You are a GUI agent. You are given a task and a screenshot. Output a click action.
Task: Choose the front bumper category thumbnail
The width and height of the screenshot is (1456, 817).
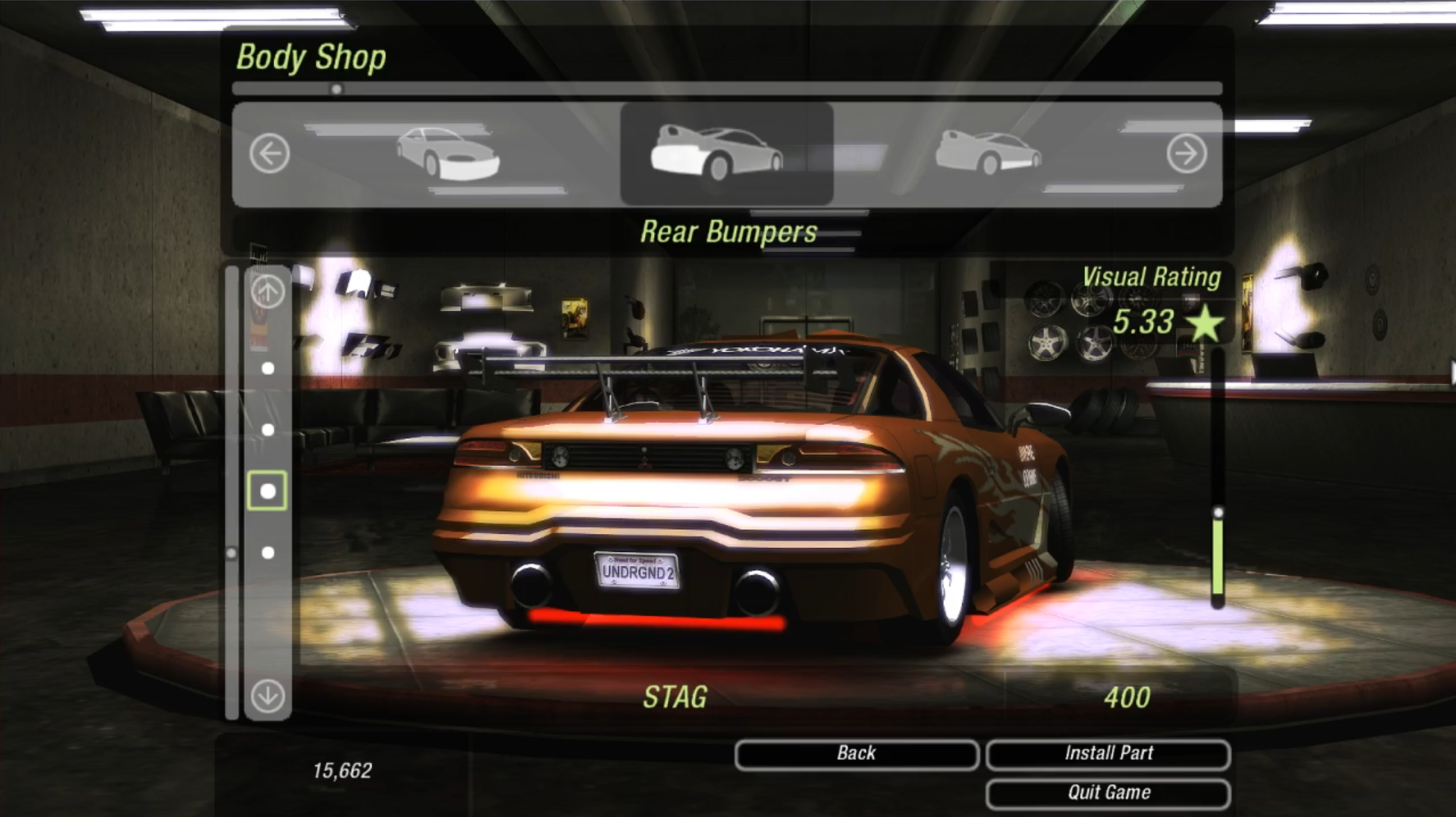tap(448, 154)
